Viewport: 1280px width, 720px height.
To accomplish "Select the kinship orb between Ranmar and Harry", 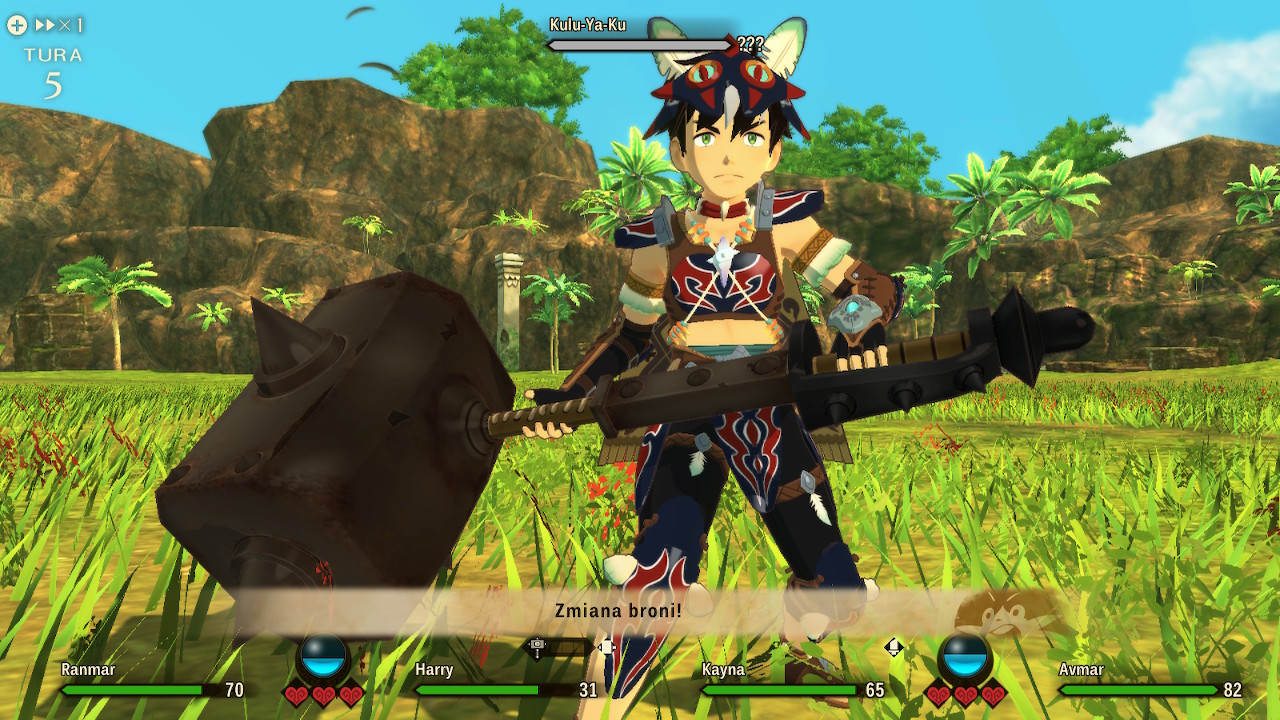I will tap(323, 658).
